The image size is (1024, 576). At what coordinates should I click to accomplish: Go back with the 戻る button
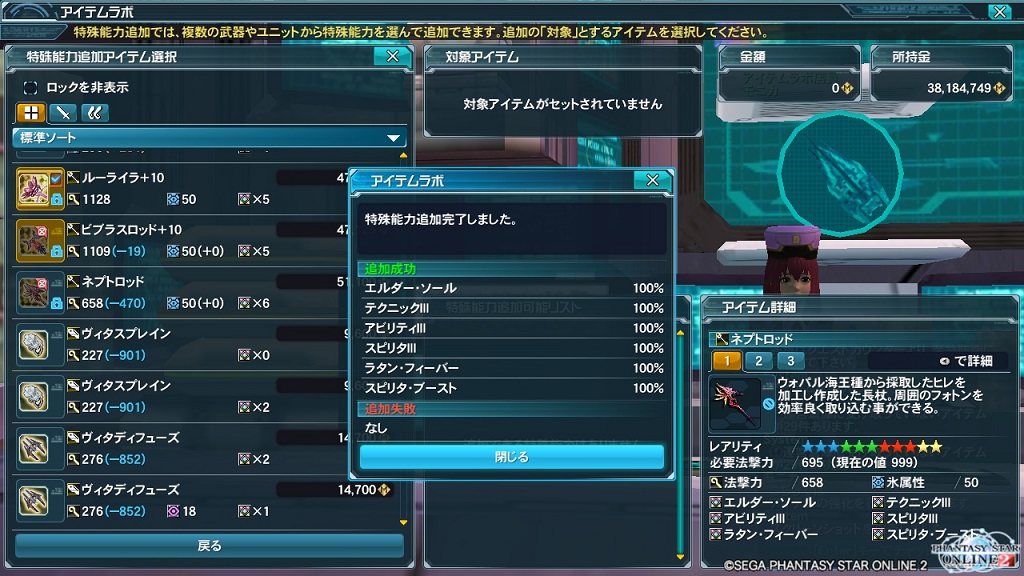coord(209,546)
